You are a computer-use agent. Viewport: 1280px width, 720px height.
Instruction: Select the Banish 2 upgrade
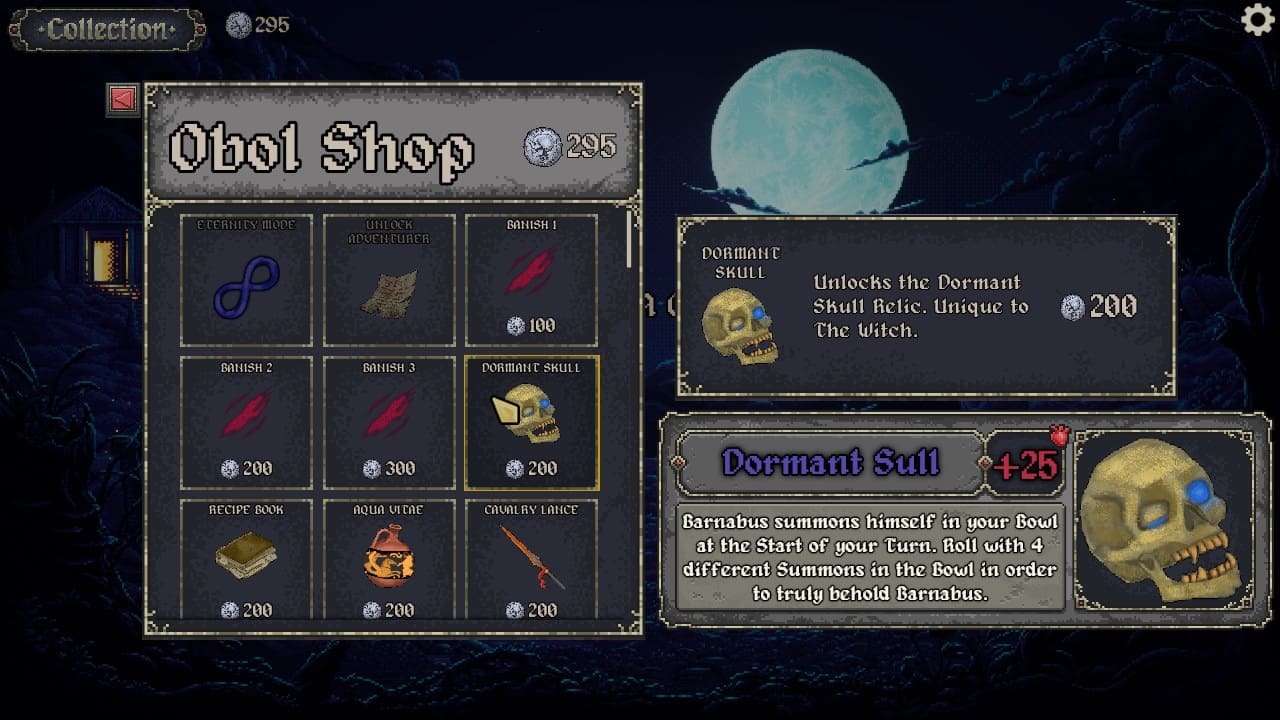coord(246,423)
